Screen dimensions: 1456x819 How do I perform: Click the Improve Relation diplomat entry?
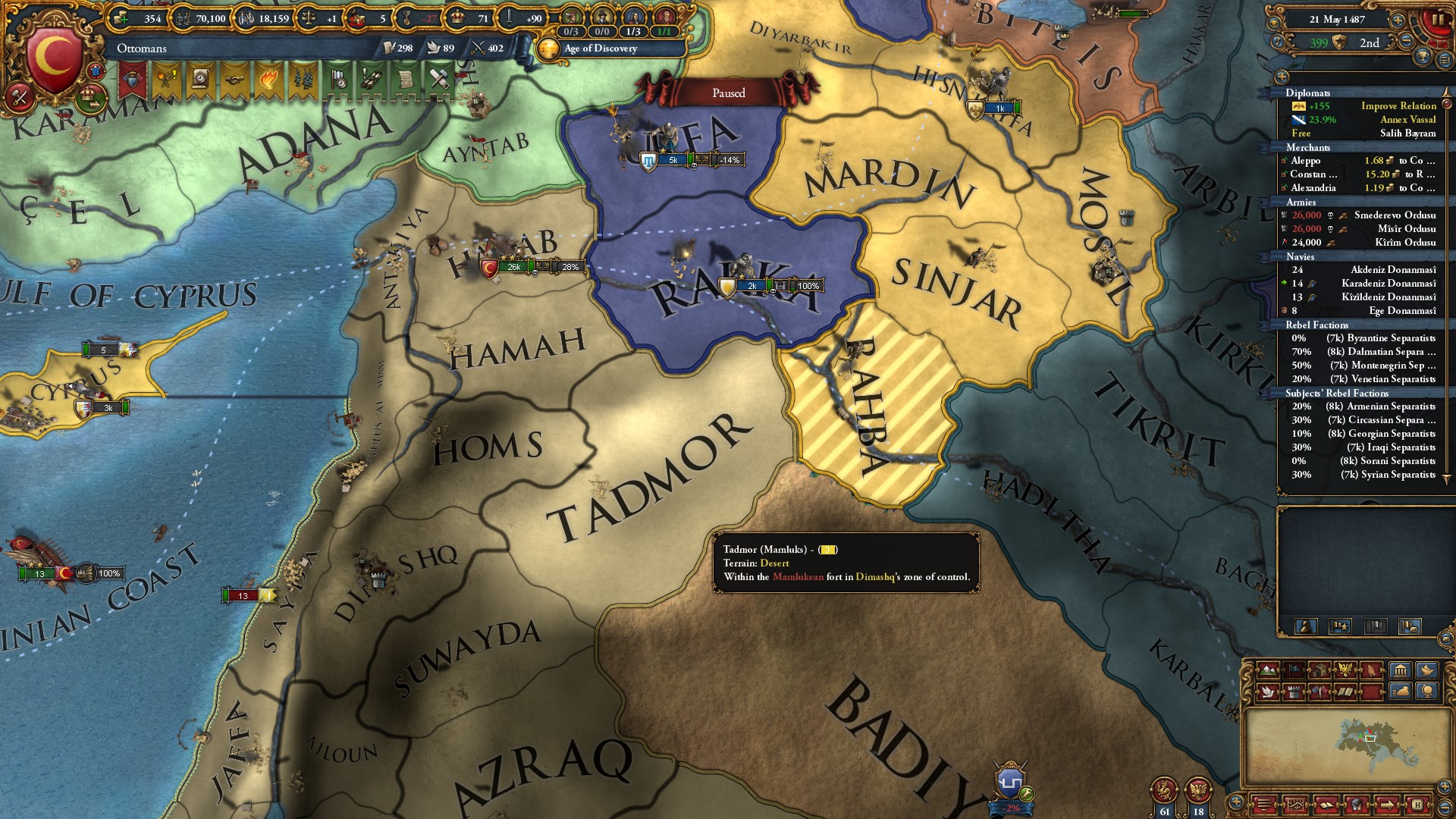(1399, 106)
